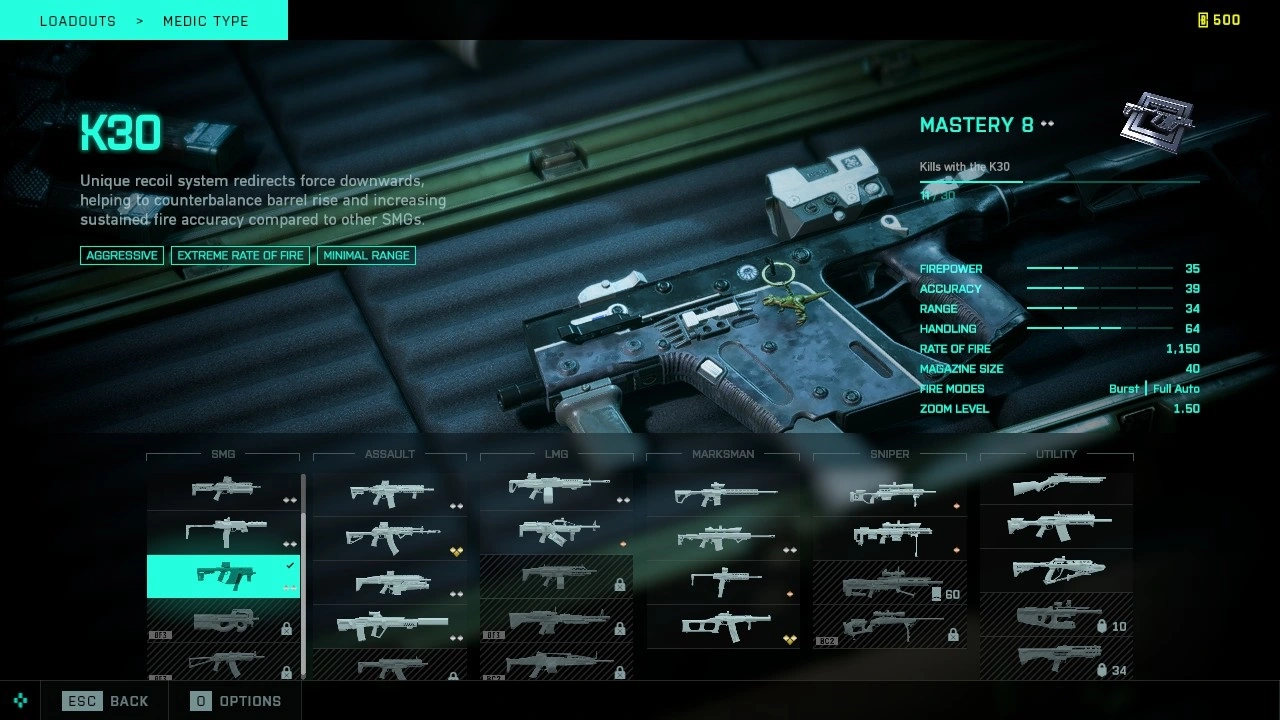Click the Mastery badge emblem near MASTERY 8

(1157, 122)
